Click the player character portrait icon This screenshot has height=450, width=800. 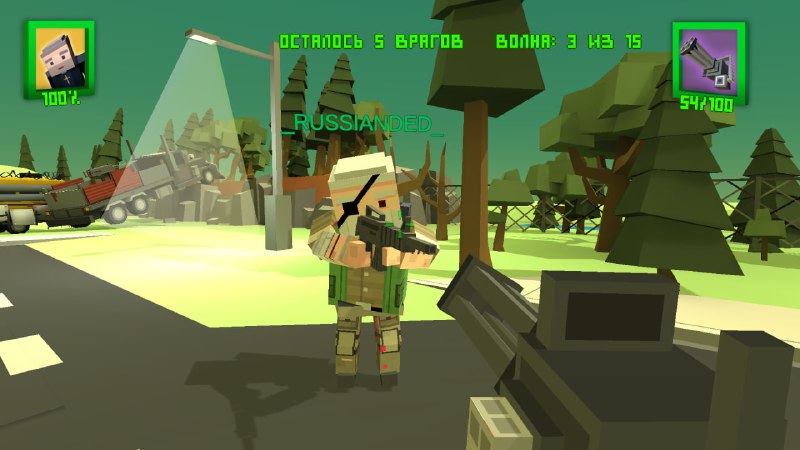coord(59,59)
